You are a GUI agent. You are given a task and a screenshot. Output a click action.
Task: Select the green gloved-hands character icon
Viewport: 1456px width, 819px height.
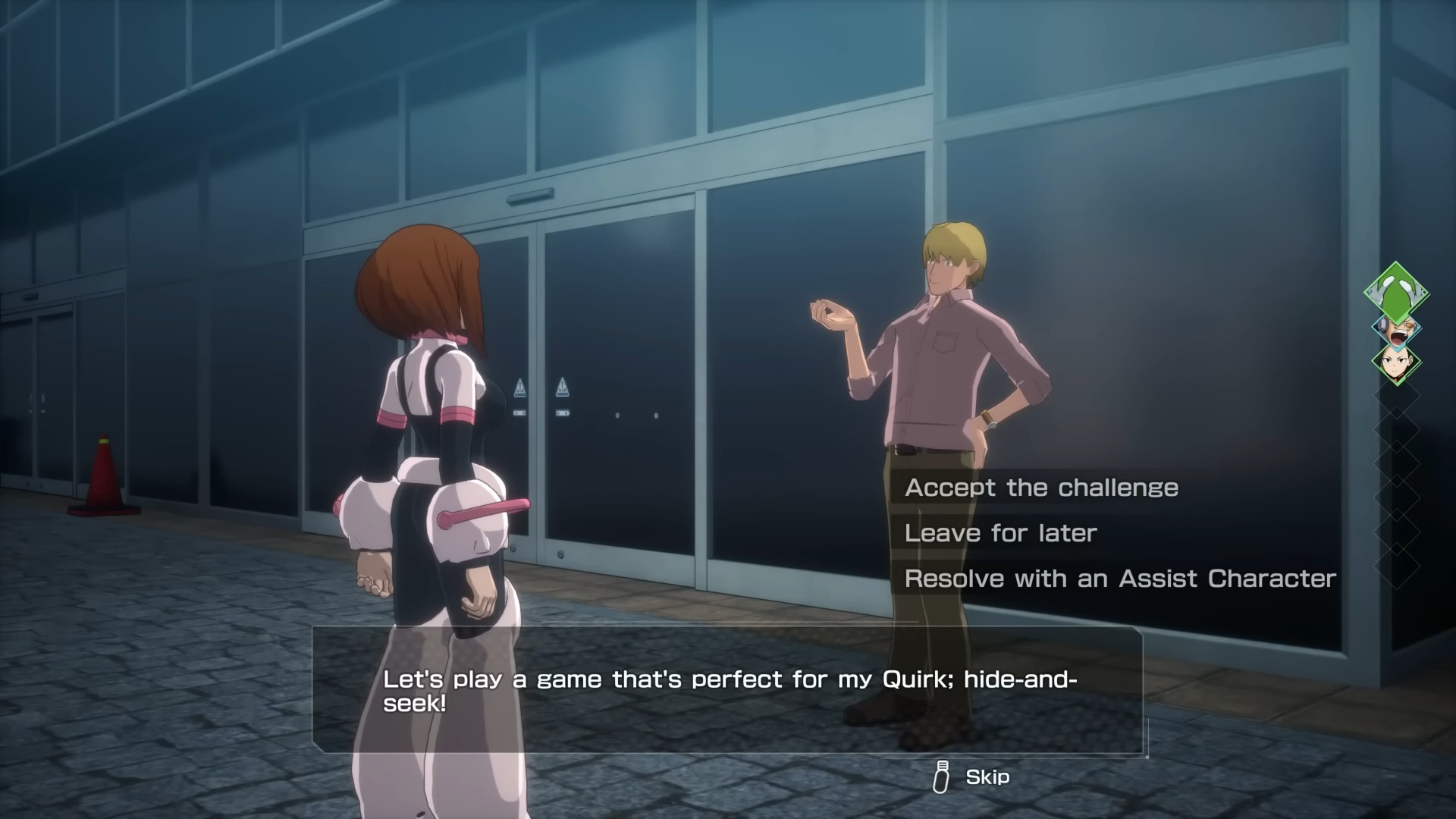click(x=1396, y=292)
